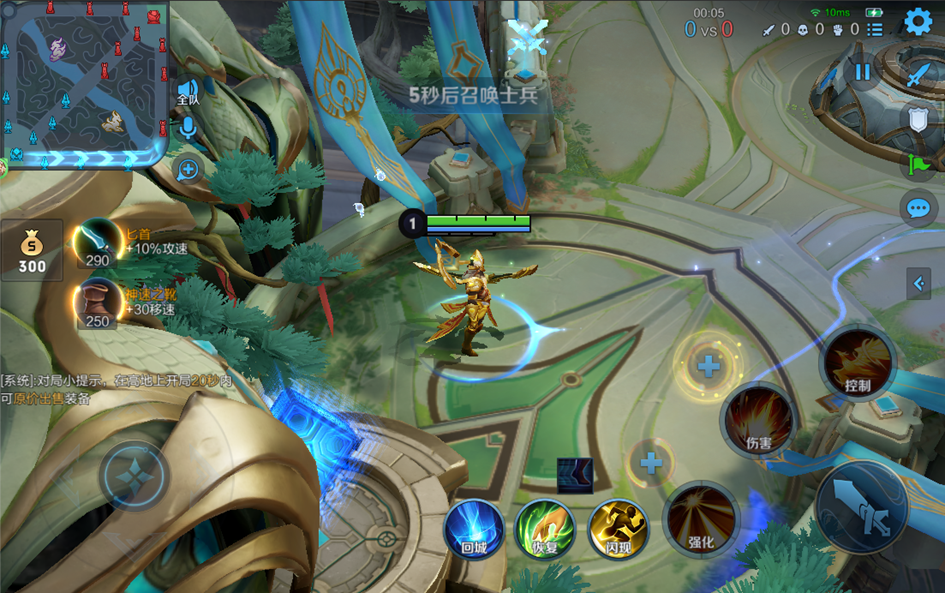The height and width of the screenshot is (593, 945).
Task: Upgrade the 强化 skill with its plus button
Action: click(651, 463)
